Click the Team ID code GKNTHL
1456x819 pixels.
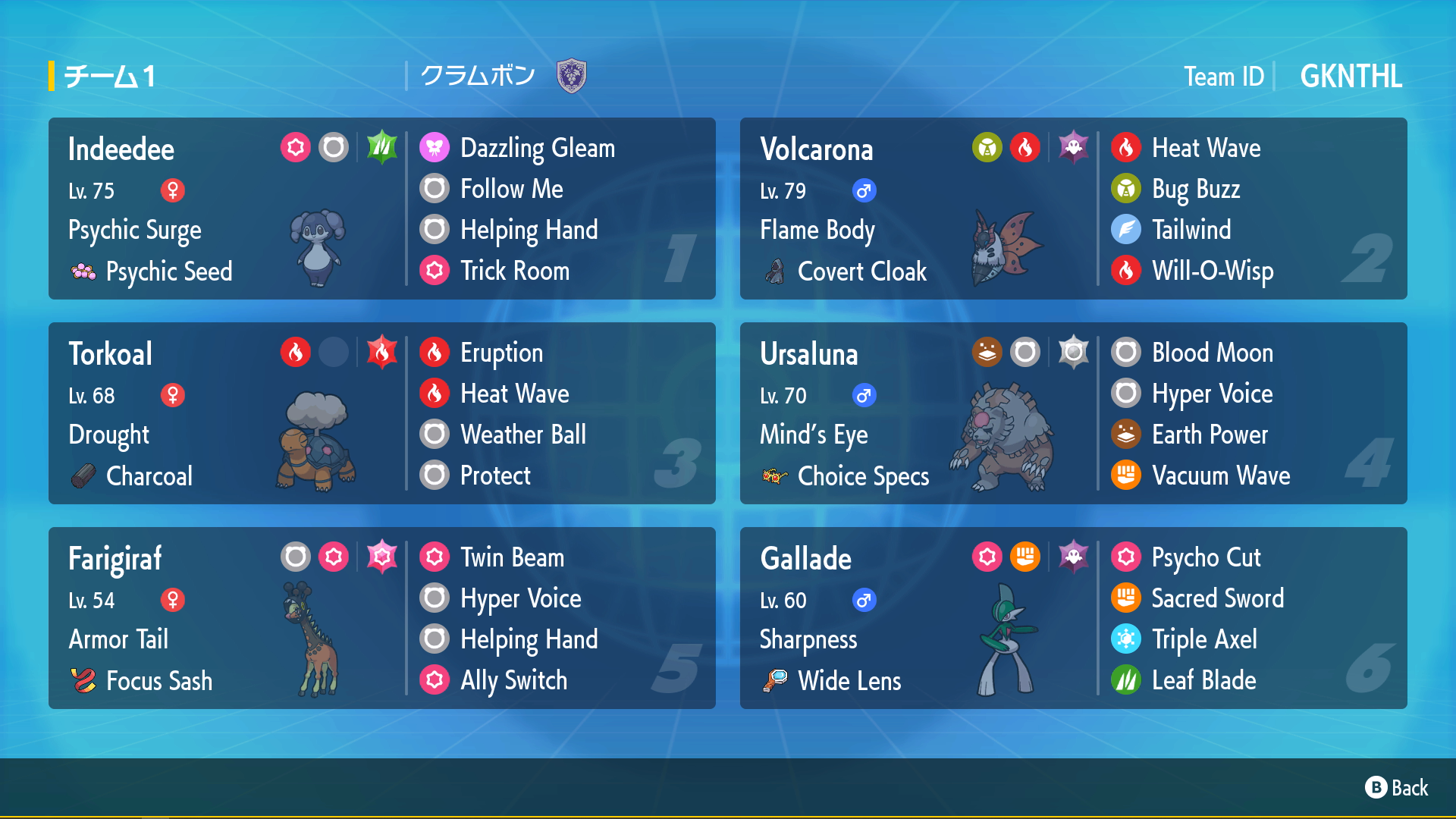[1351, 77]
